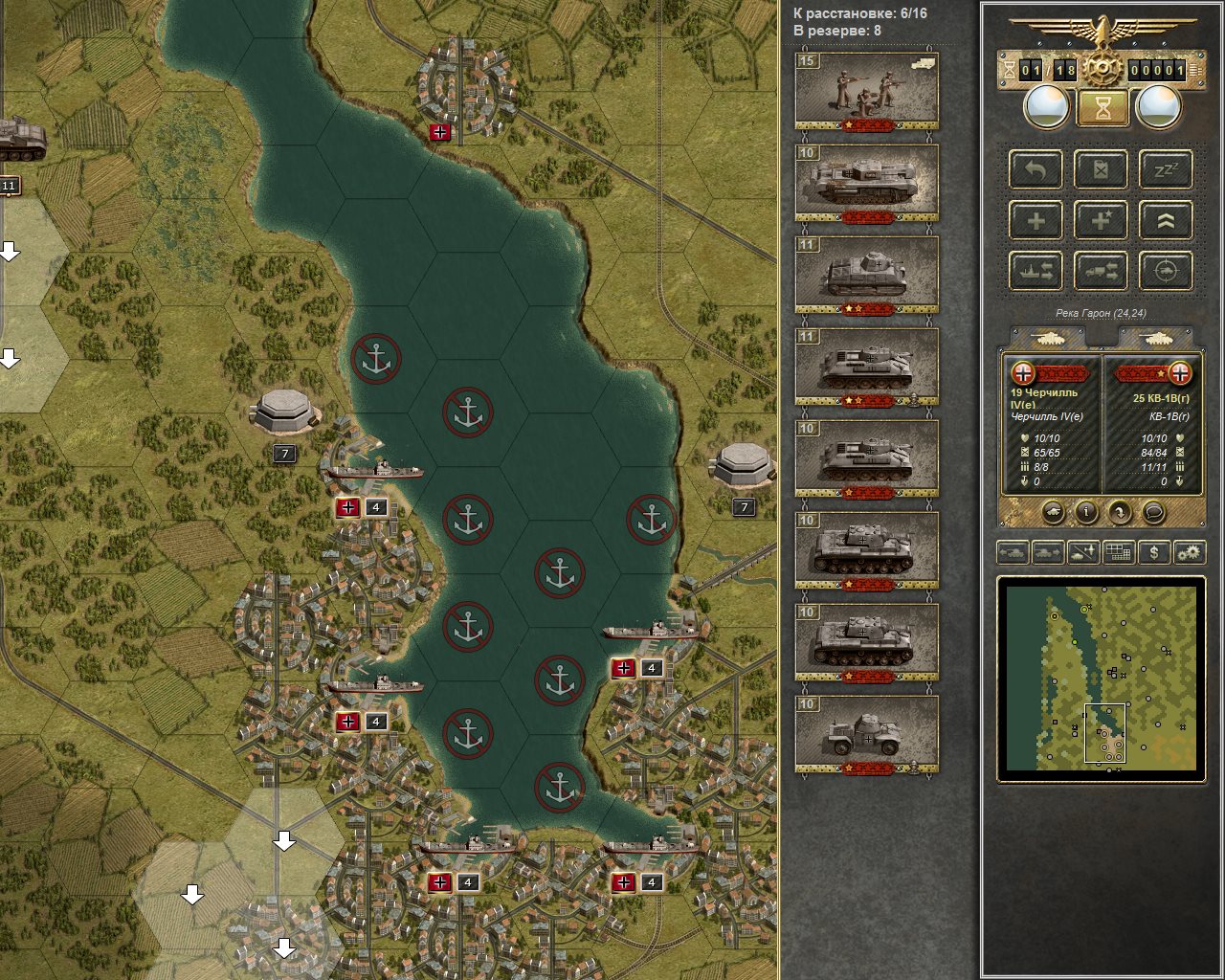Put the unit to sleep with ZZZ button
This screenshot has height=980, width=1225.
coord(1166,170)
